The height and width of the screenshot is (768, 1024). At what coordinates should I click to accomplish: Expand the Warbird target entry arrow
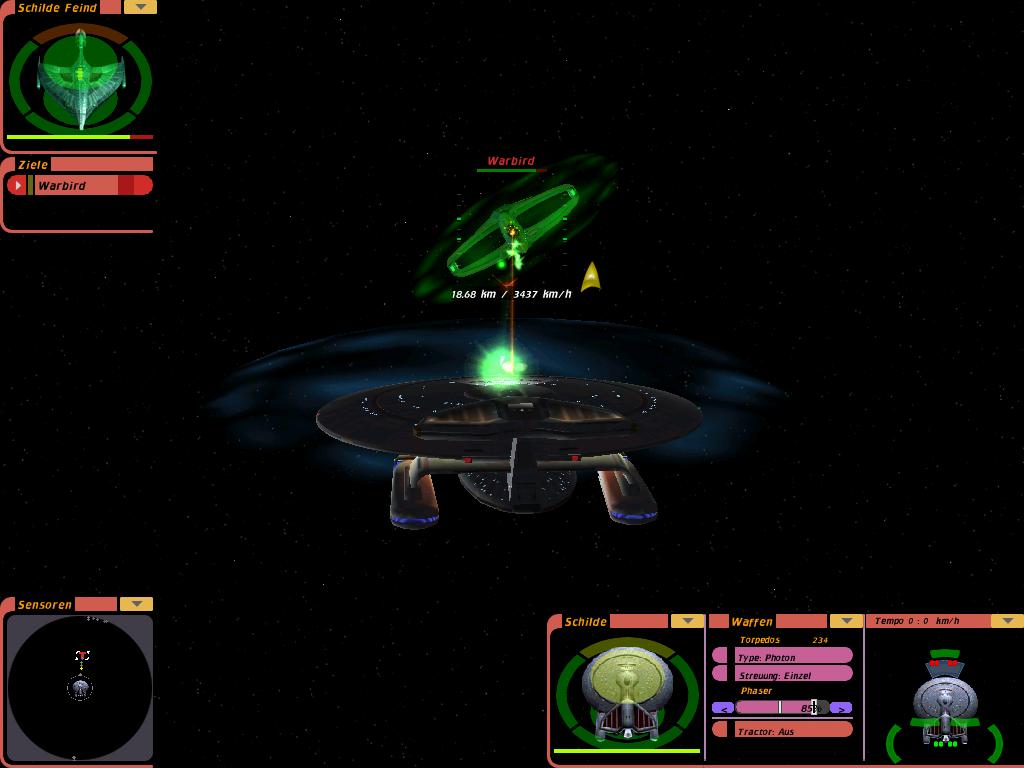point(17,185)
